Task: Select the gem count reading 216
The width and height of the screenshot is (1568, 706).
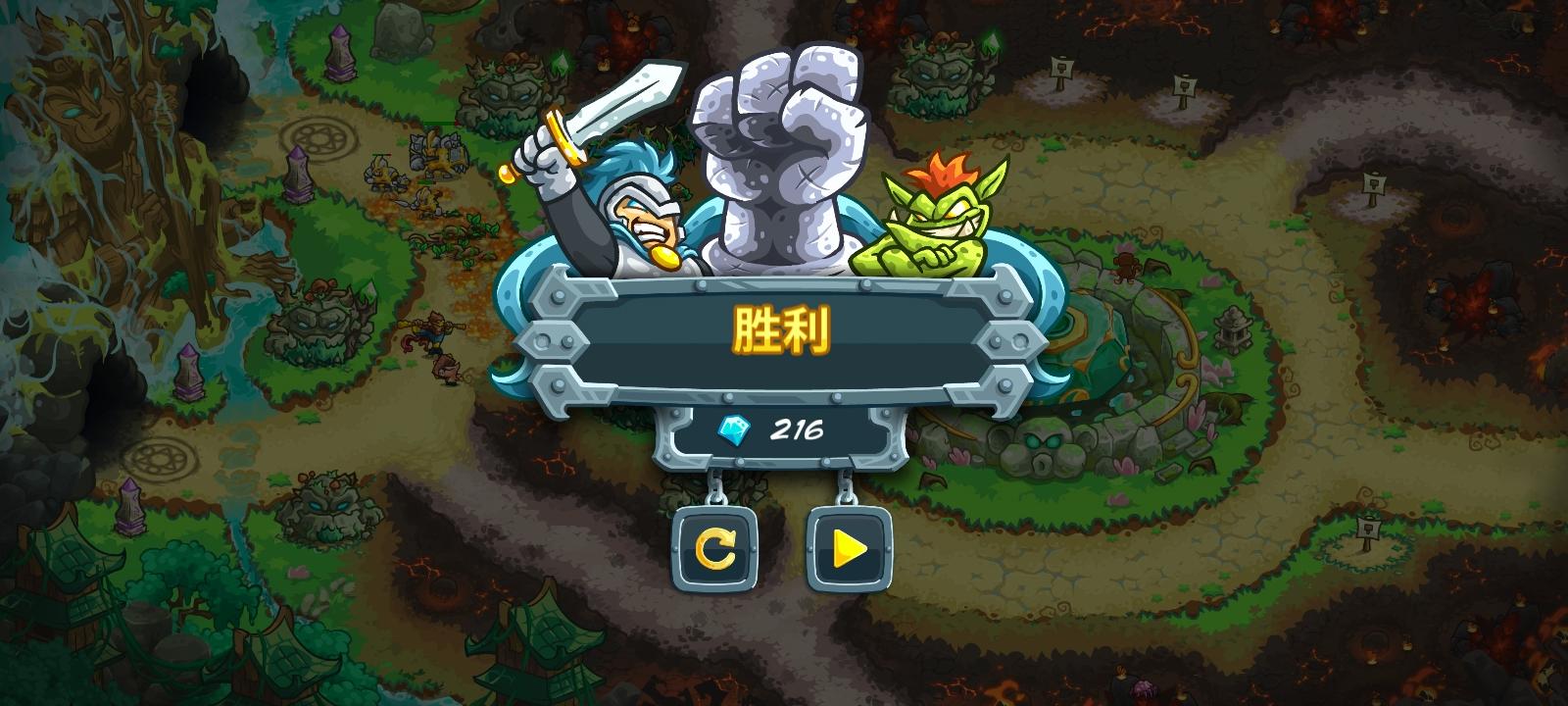Action: [x=796, y=428]
